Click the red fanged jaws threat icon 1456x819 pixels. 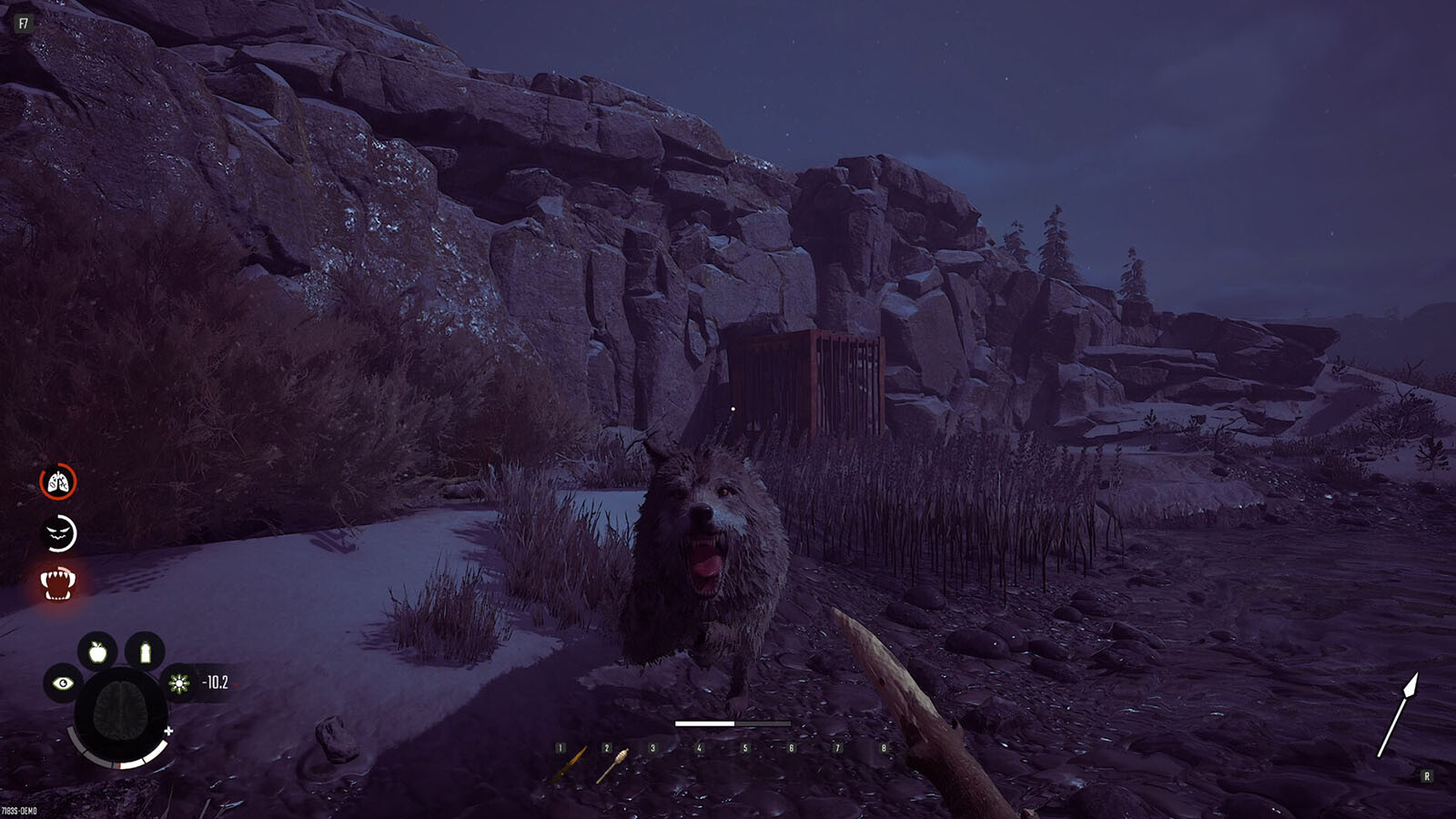tap(57, 583)
